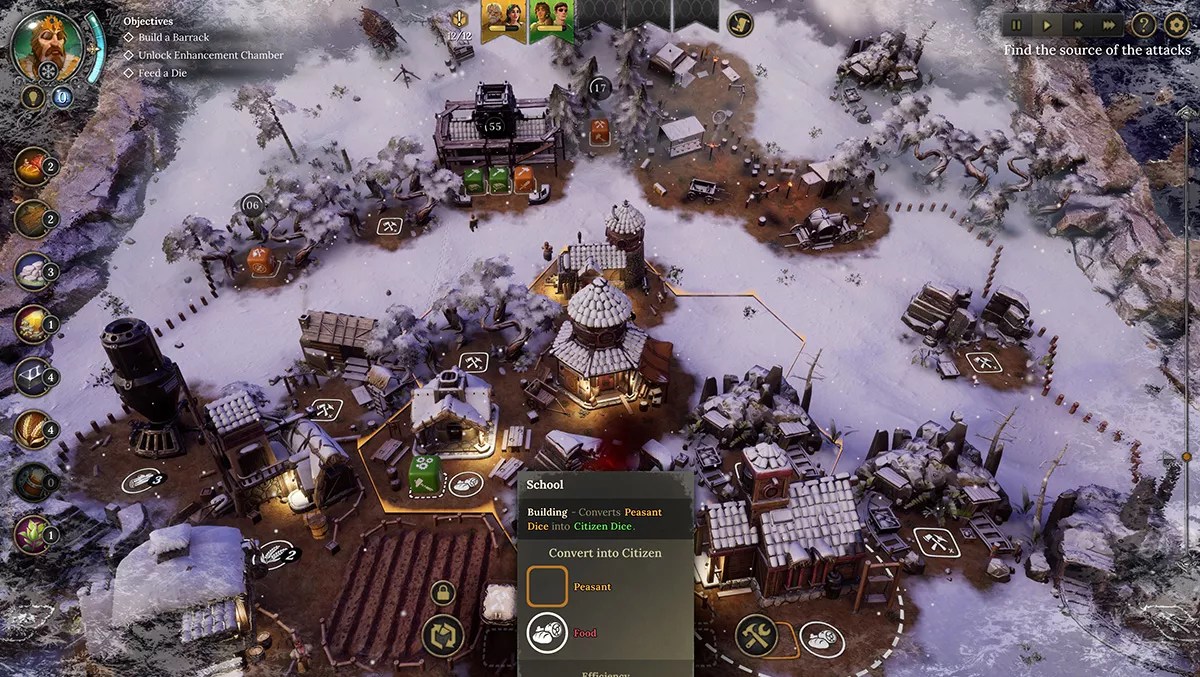Select the green citizen dice banner

click(551, 20)
